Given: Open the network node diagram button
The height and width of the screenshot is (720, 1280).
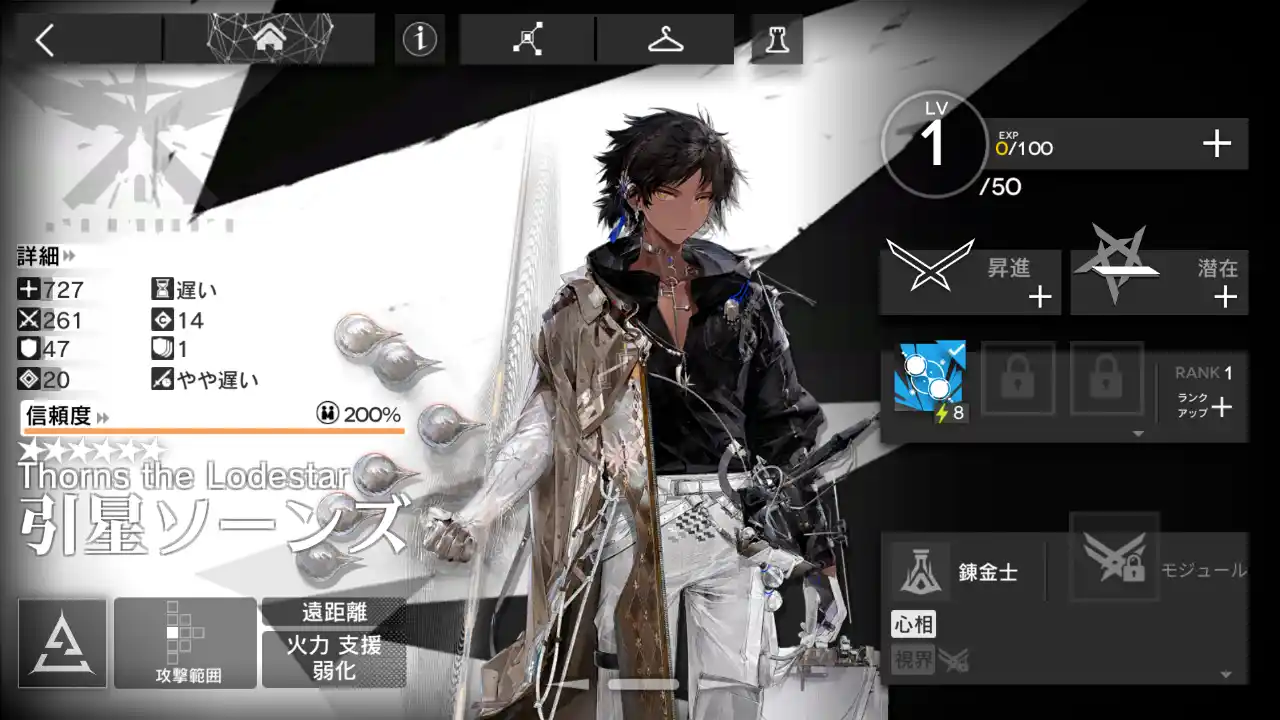Looking at the screenshot, I should point(527,40).
